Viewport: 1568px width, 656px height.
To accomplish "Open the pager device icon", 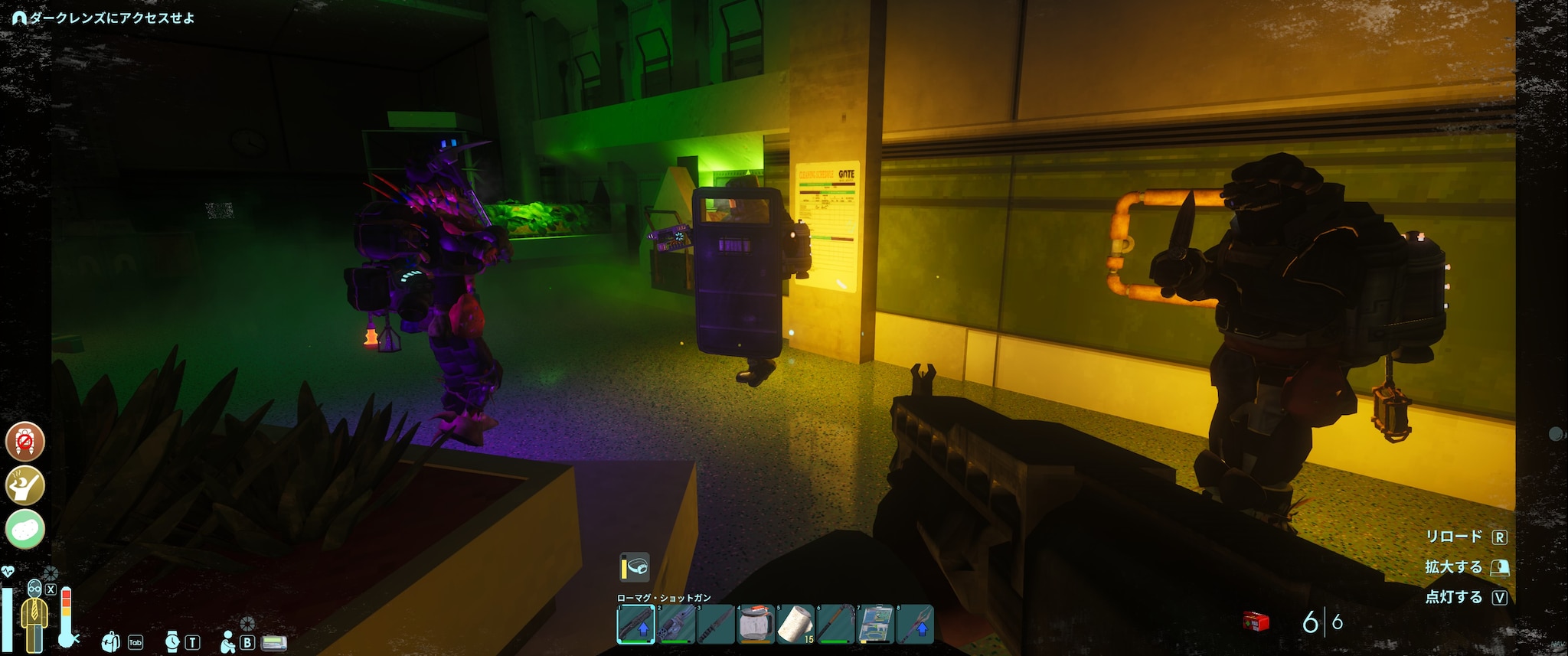I will [274, 642].
